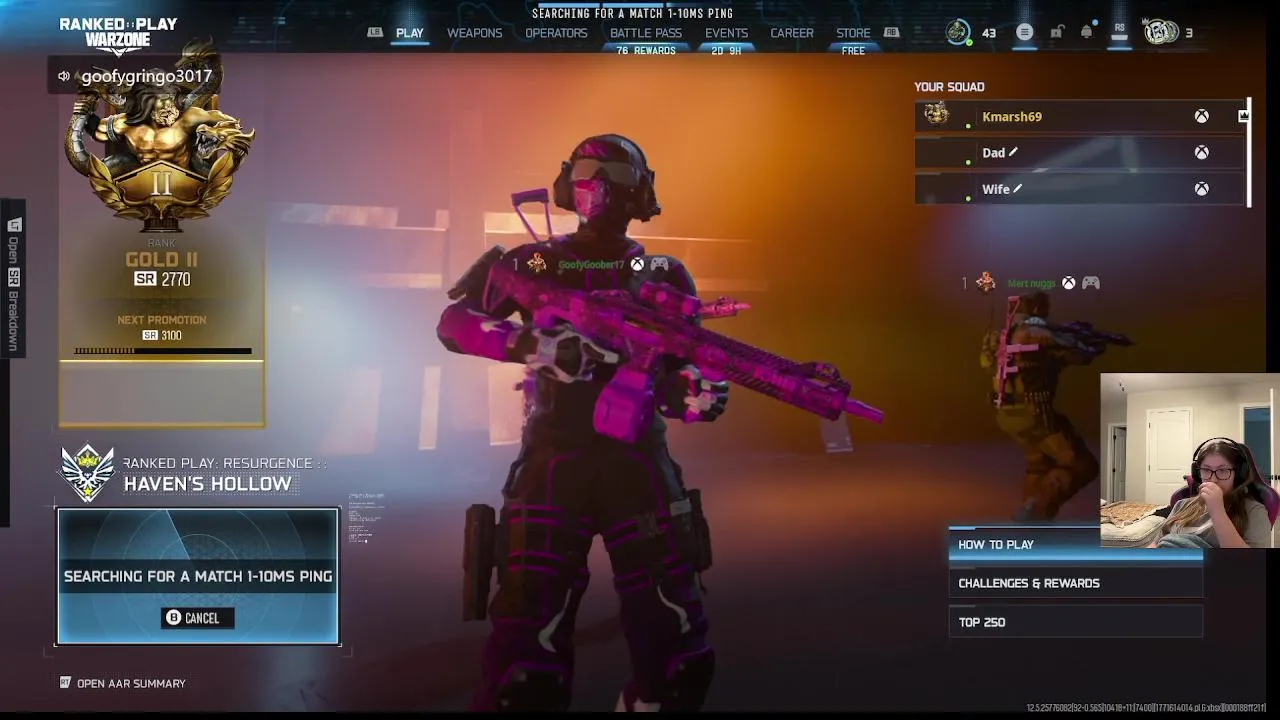1280x720 pixels.
Task: Open the BATTLE PASS tab
Action: pyautogui.click(x=646, y=33)
